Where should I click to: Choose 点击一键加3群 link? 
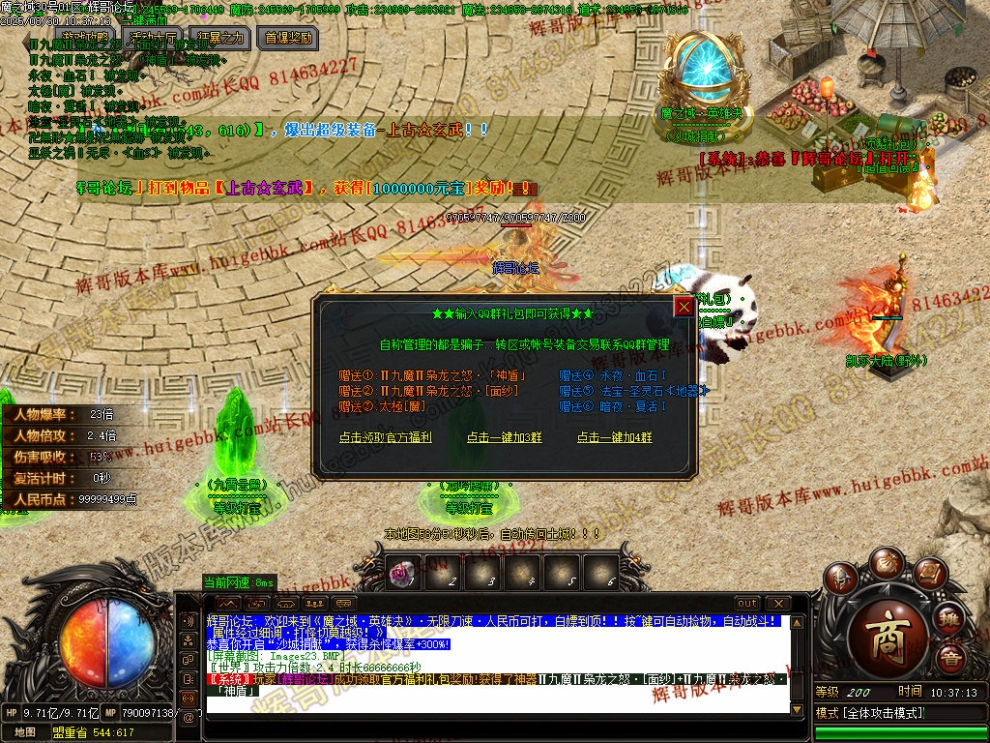[504, 438]
